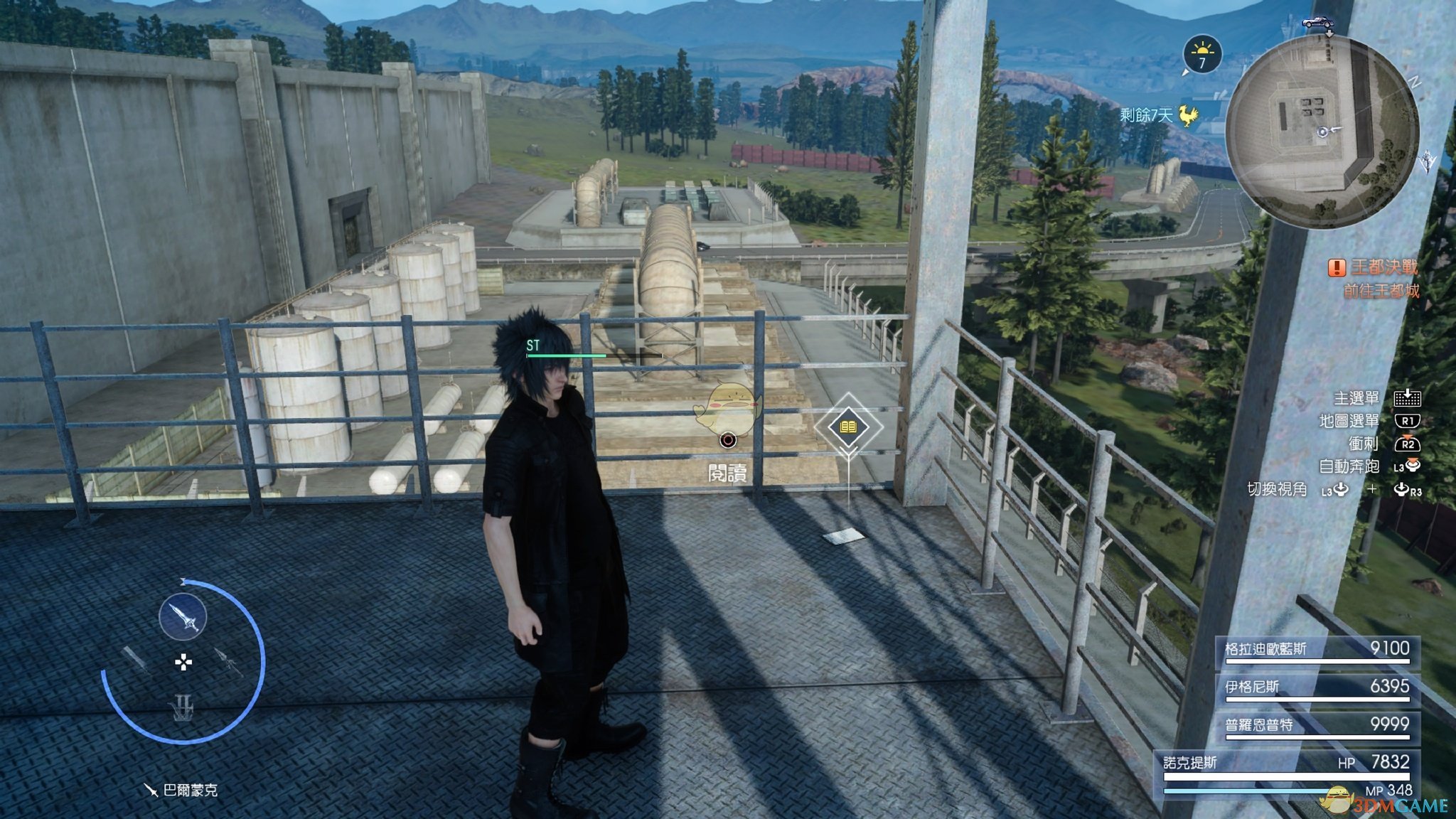Screen dimensions: 1456x819
Task: Click the 地圖選單 map menu entry
Action: (x=1349, y=422)
